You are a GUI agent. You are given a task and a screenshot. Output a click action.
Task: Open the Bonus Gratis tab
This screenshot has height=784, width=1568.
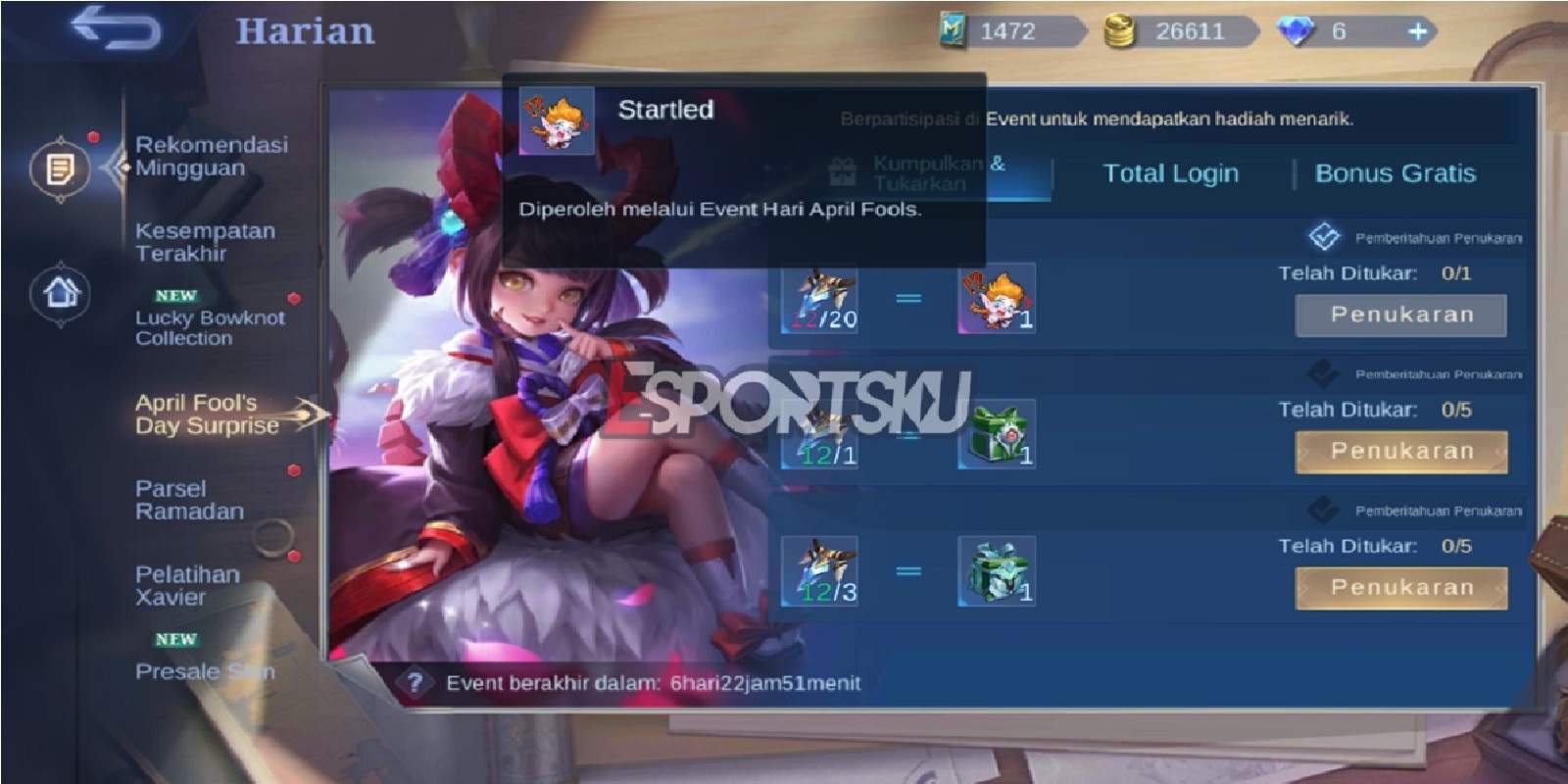1396,173
